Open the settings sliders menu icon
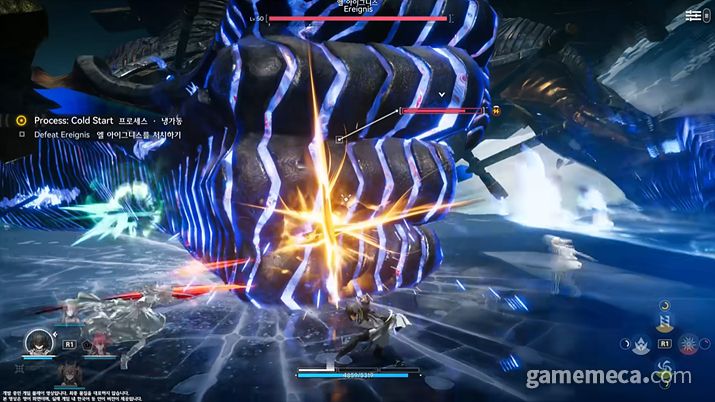715x402 pixels. pos(693,16)
